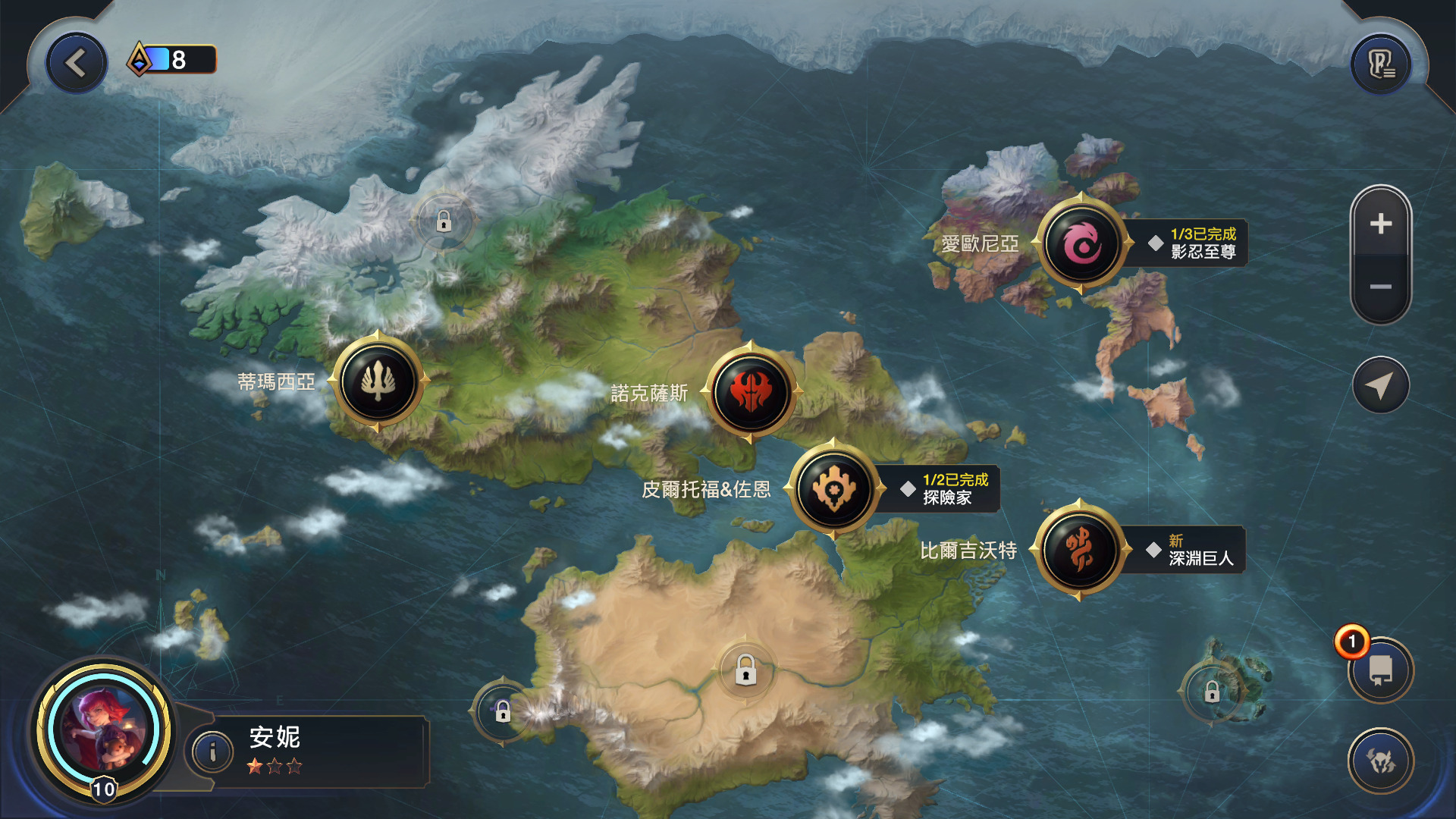Open the beast head icon button

tap(1380, 761)
